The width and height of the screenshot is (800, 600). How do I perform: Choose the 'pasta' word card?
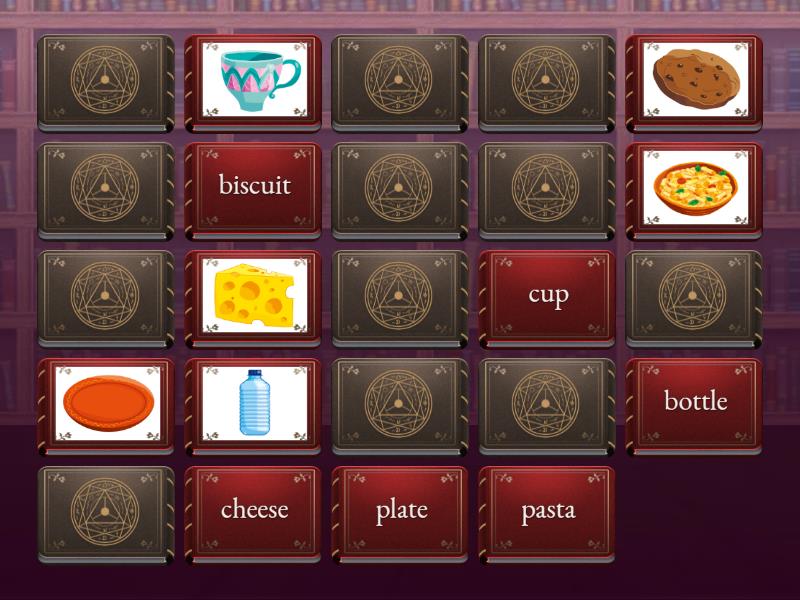point(547,510)
